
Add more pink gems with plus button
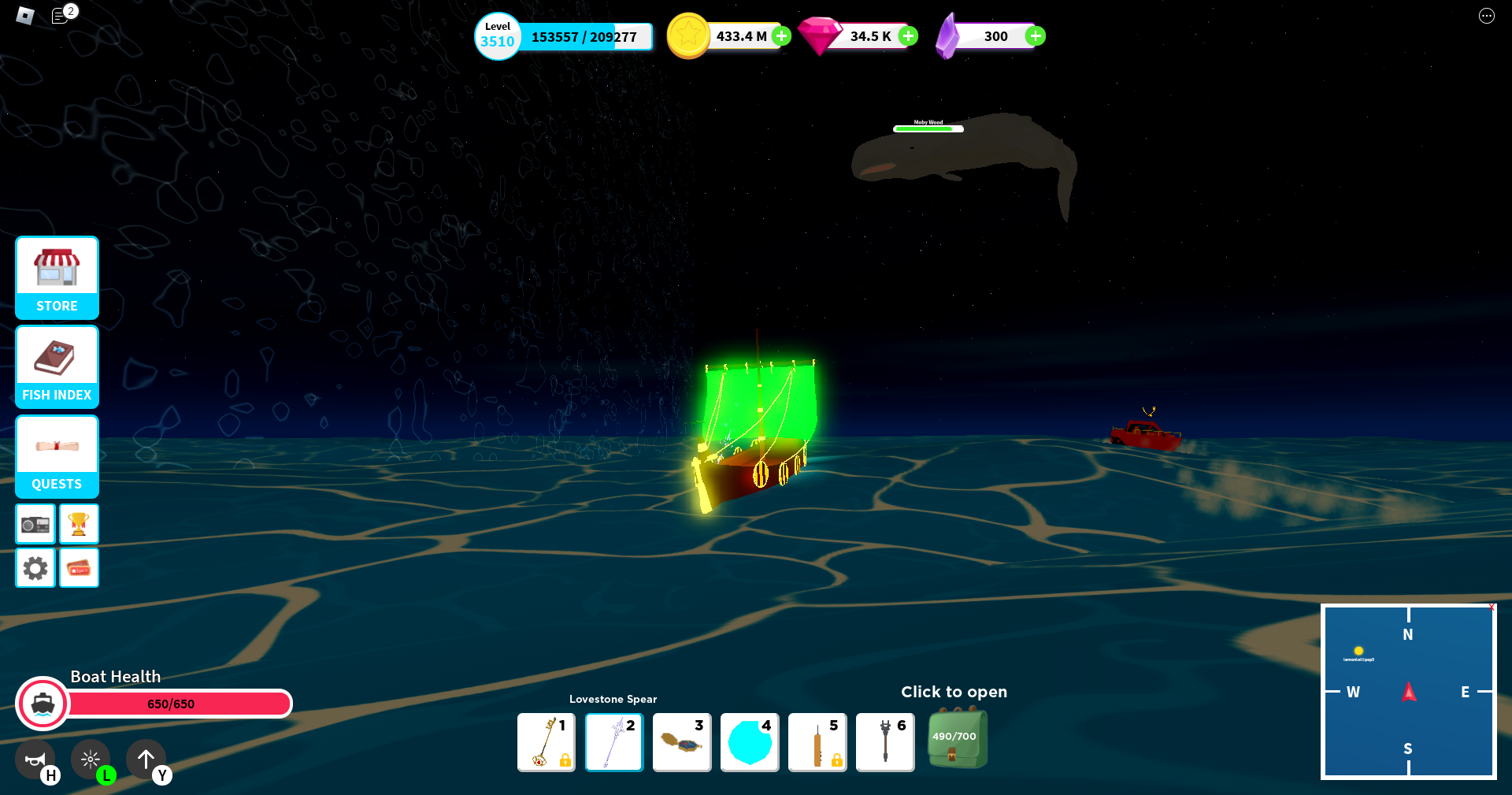tap(908, 35)
